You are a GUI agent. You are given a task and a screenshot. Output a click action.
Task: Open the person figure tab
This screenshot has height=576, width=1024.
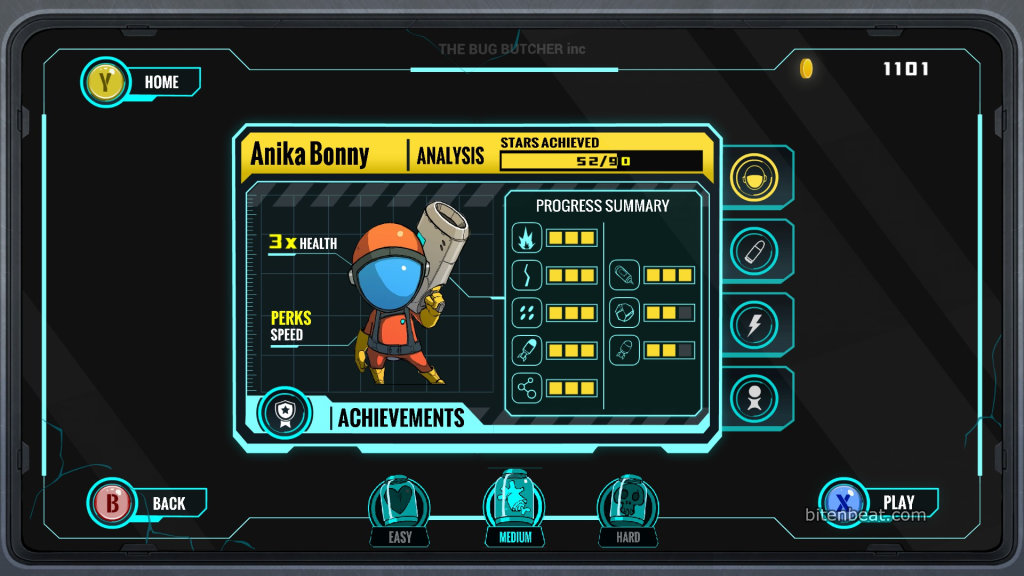[x=755, y=398]
